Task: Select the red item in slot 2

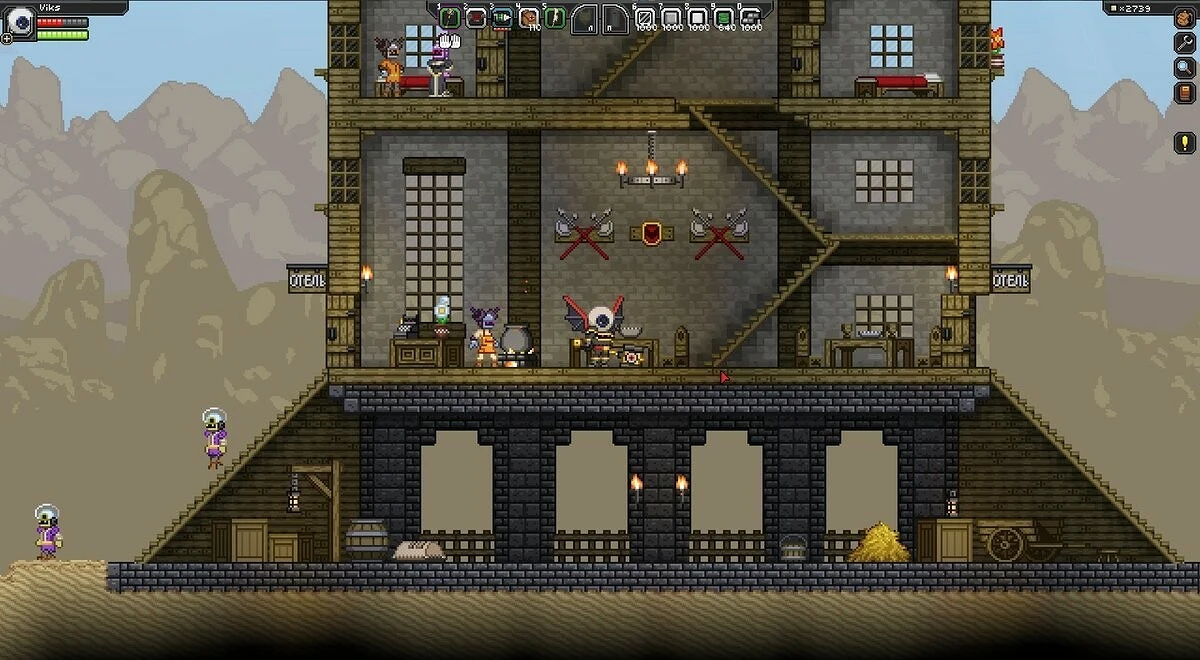Action: (476, 17)
